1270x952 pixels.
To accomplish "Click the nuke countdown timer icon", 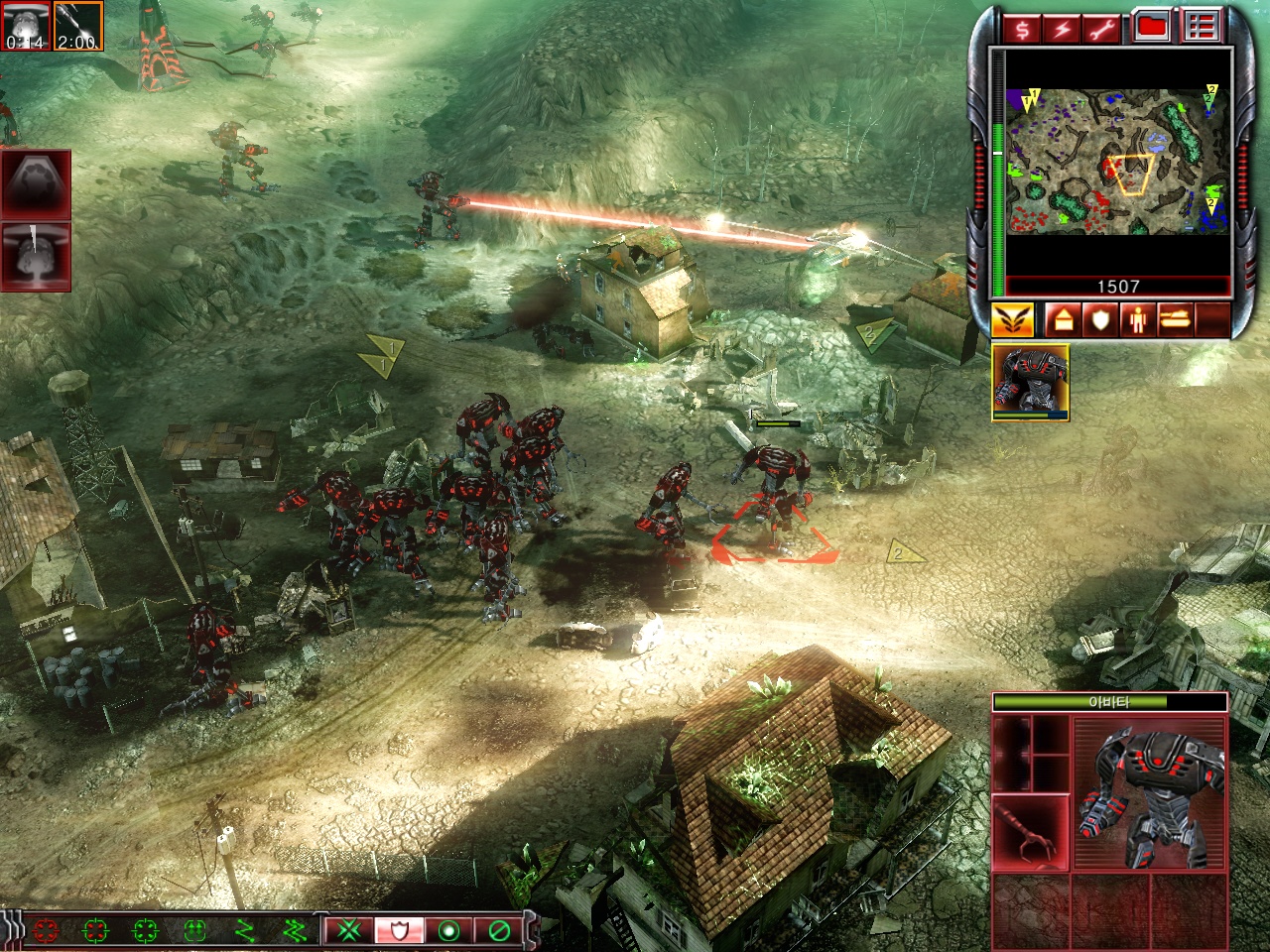I will click(x=24, y=26).
